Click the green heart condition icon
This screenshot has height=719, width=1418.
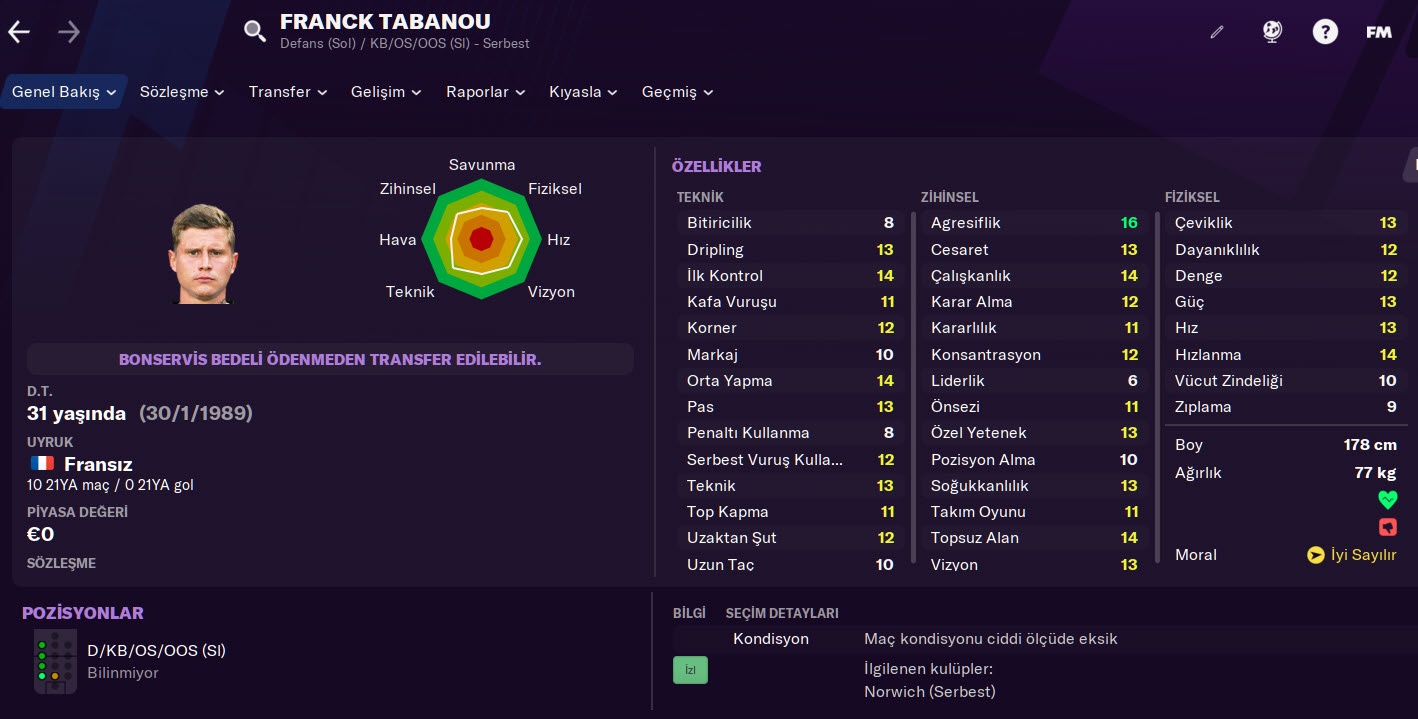tap(1387, 499)
